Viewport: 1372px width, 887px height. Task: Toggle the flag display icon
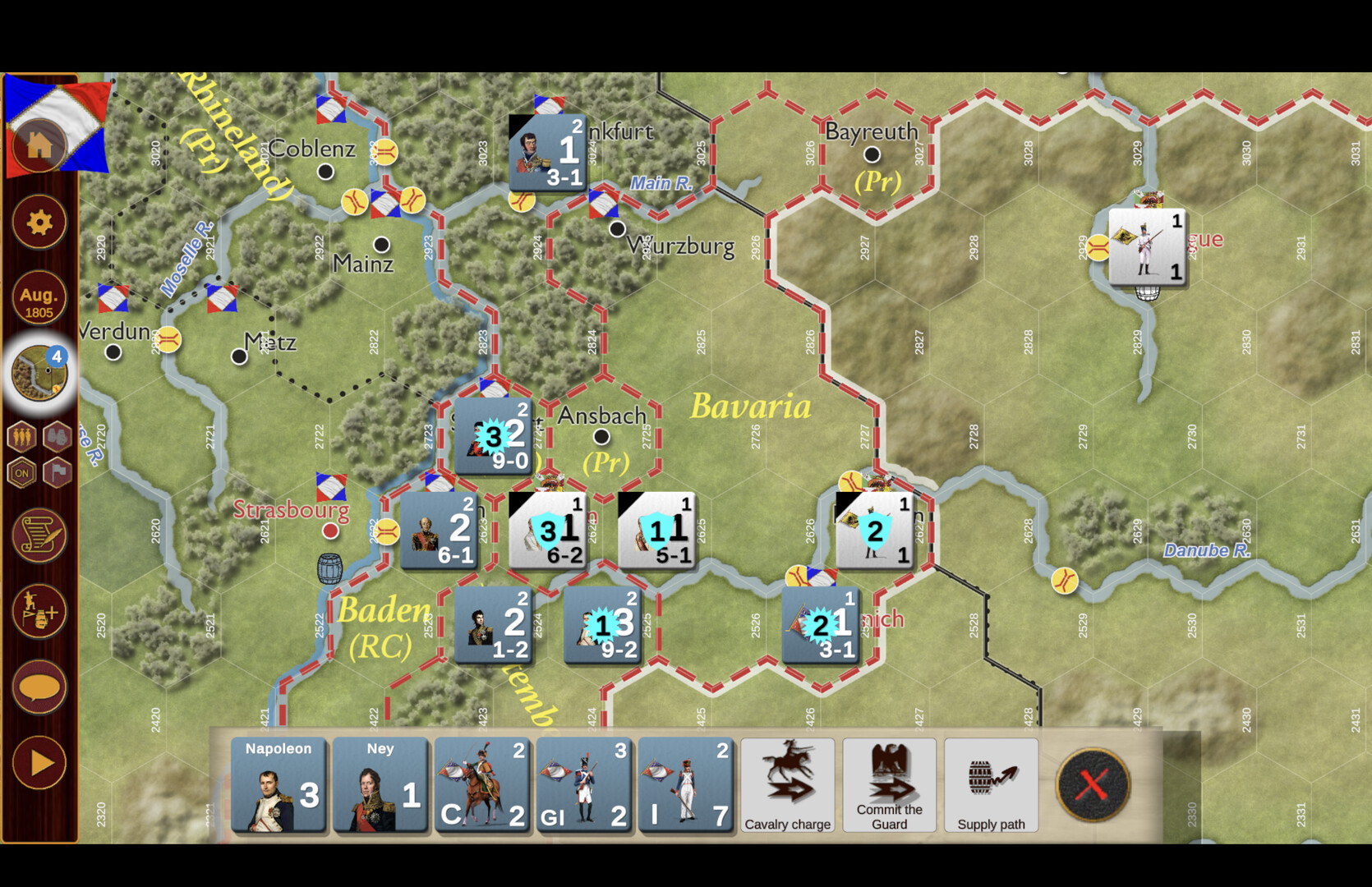(58, 474)
